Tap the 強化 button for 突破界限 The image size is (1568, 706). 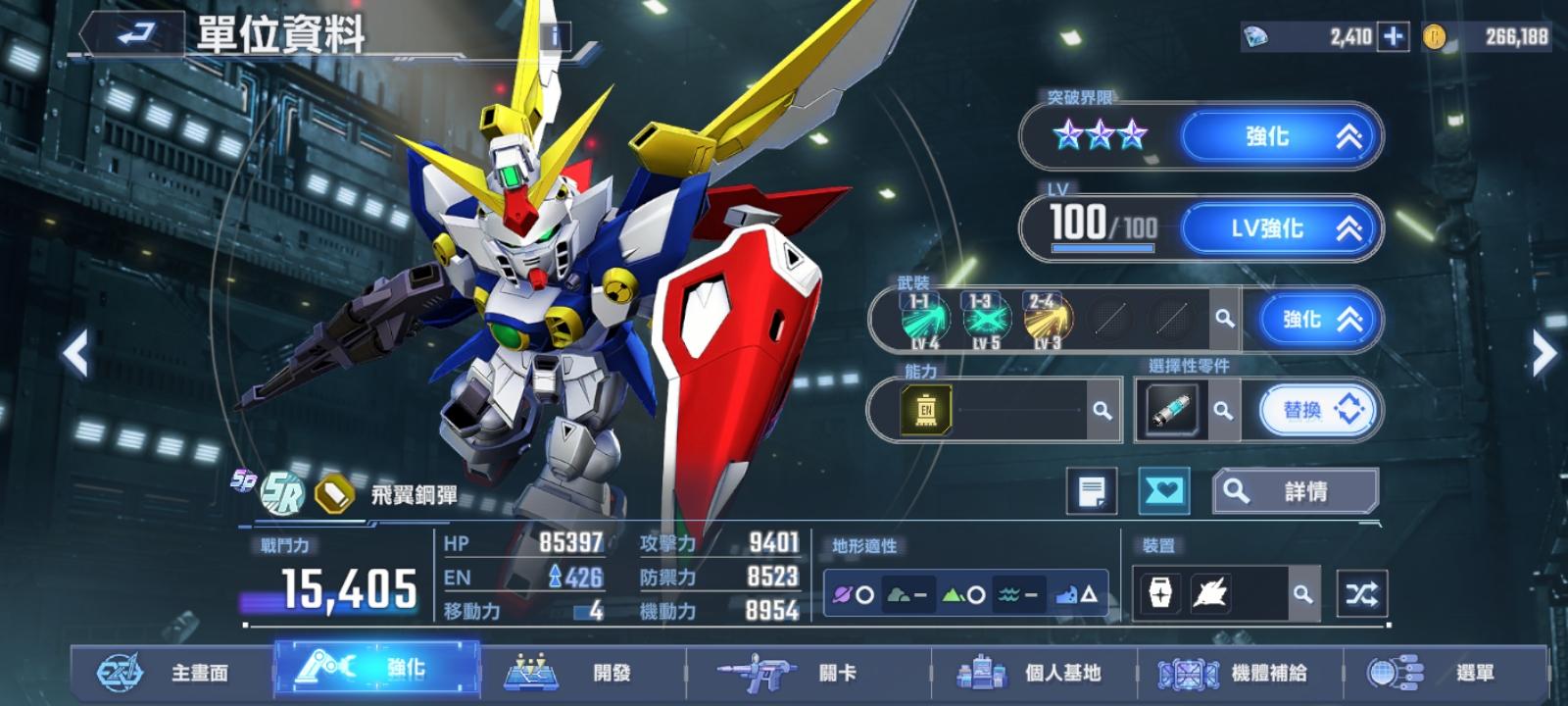point(1281,136)
